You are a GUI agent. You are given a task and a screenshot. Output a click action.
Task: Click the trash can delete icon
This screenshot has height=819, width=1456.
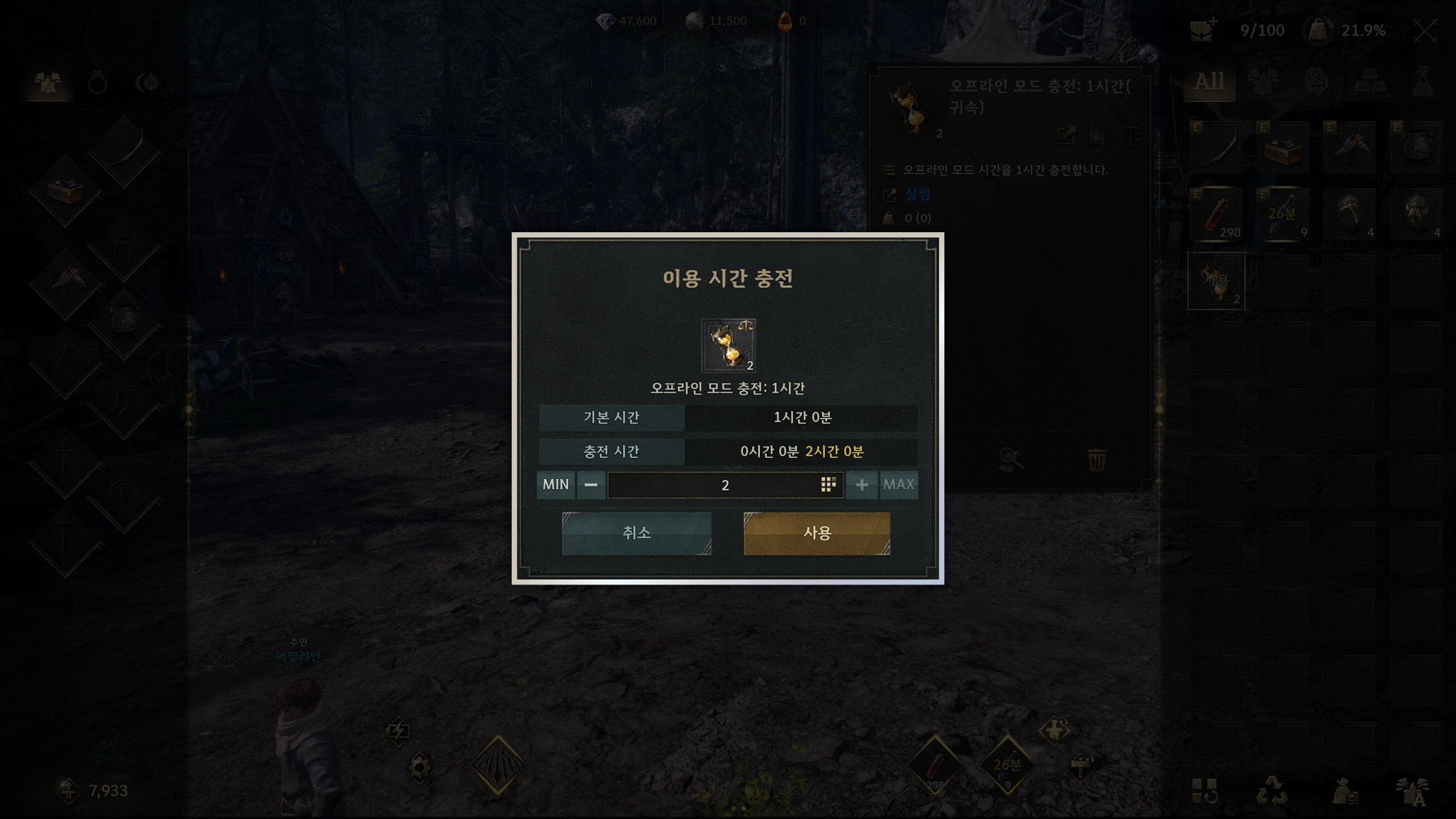[1096, 460]
